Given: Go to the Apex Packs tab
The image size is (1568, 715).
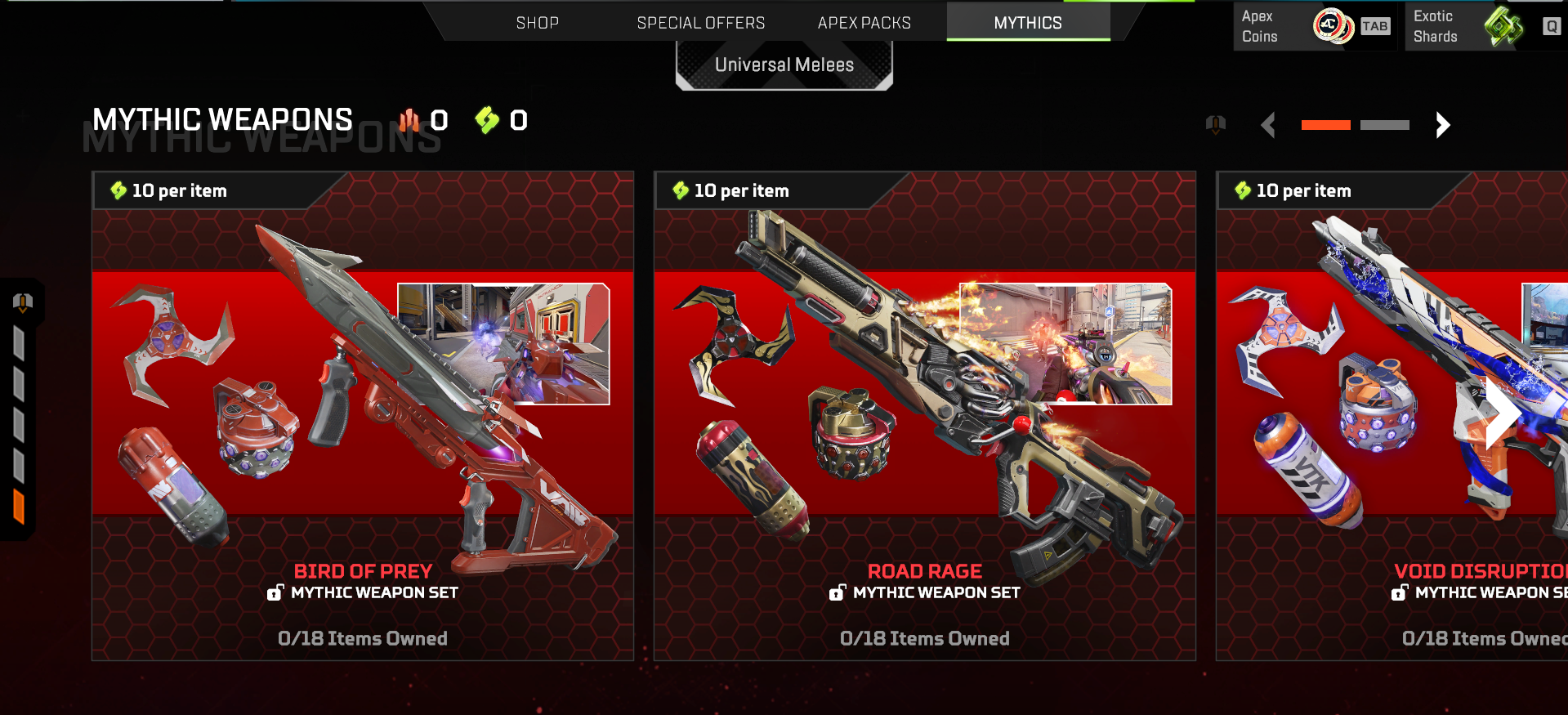Looking at the screenshot, I should click(864, 23).
